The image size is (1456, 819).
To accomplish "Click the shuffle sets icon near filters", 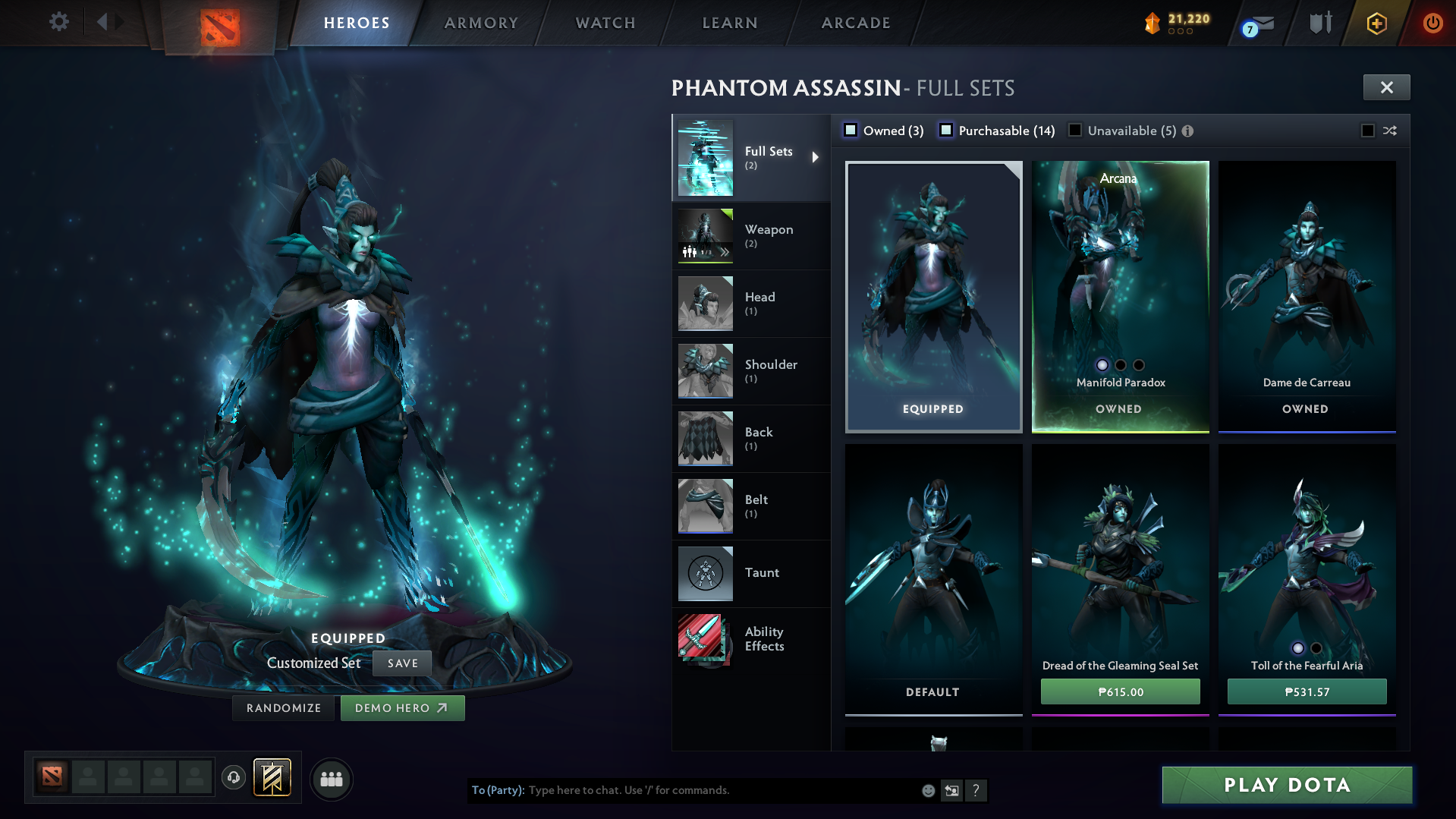I will (x=1391, y=131).
